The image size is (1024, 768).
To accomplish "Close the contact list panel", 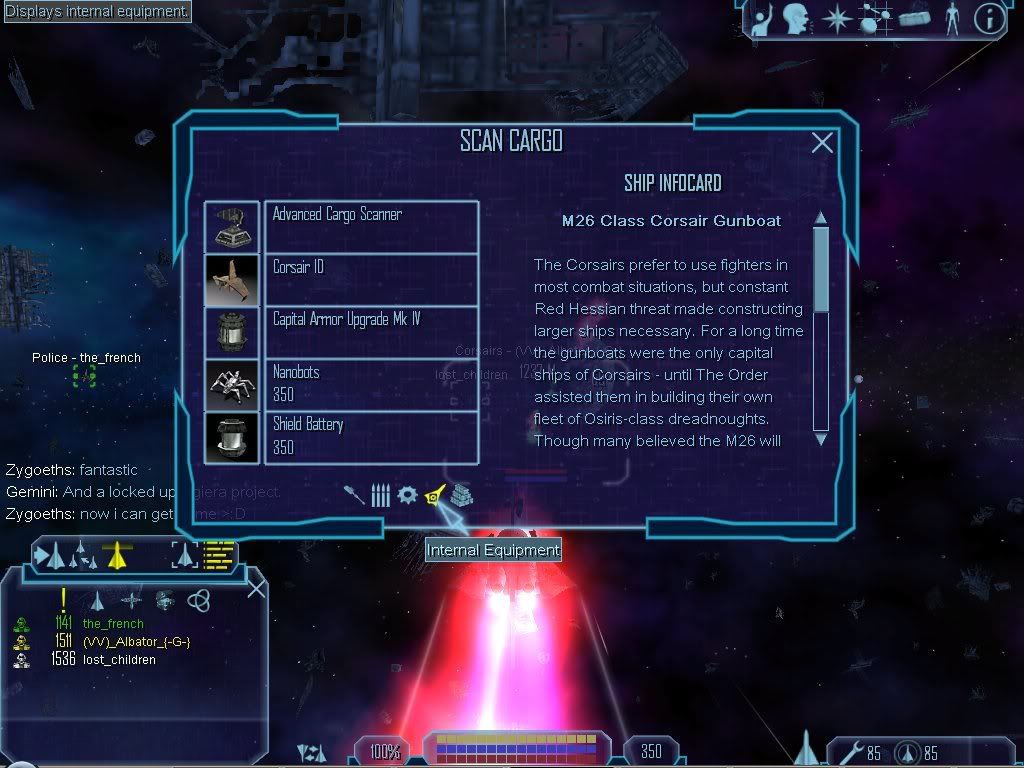I will pyautogui.click(x=256, y=588).
